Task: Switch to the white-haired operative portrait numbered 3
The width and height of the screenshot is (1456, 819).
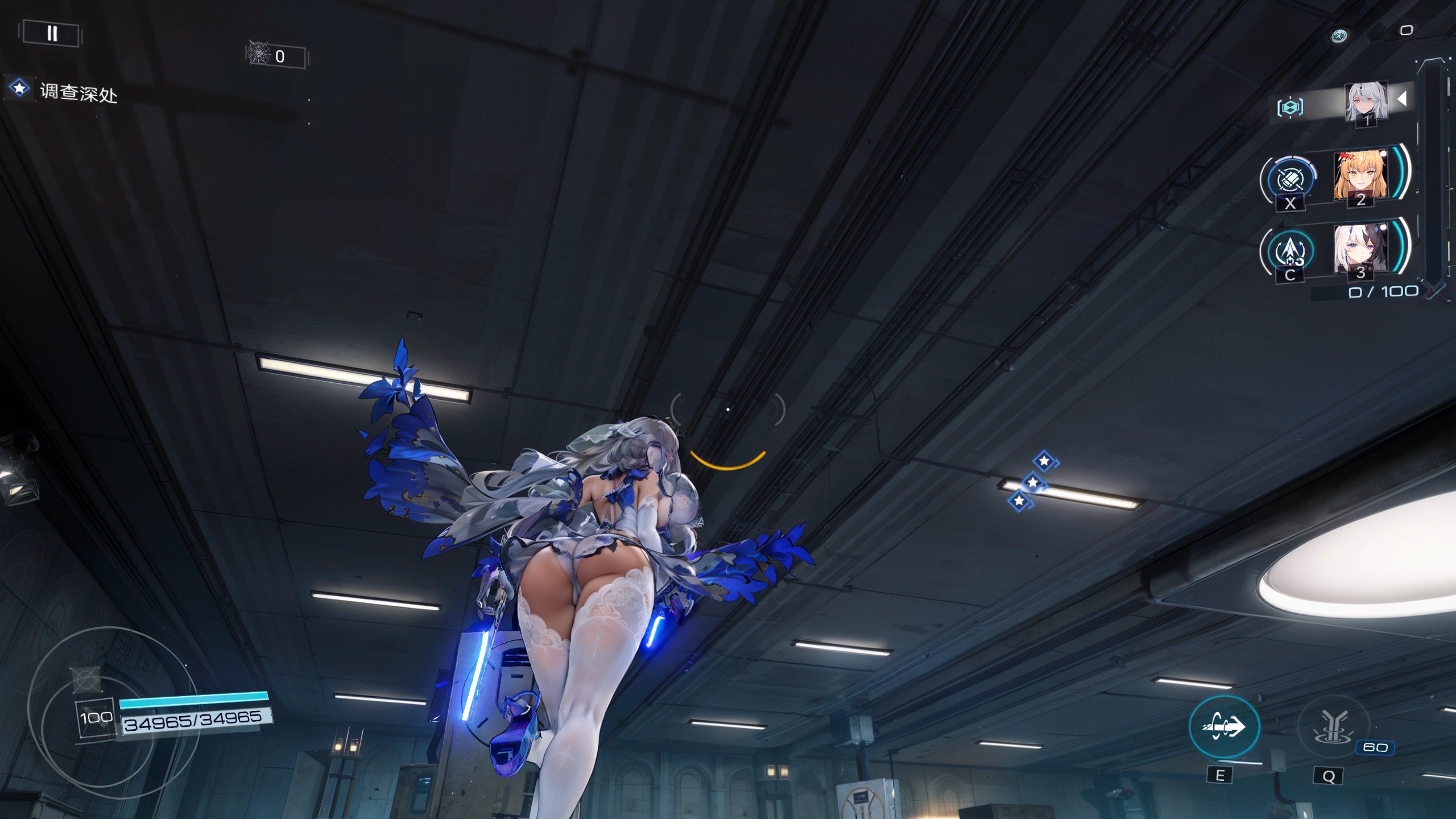Action: [1361, 249]
